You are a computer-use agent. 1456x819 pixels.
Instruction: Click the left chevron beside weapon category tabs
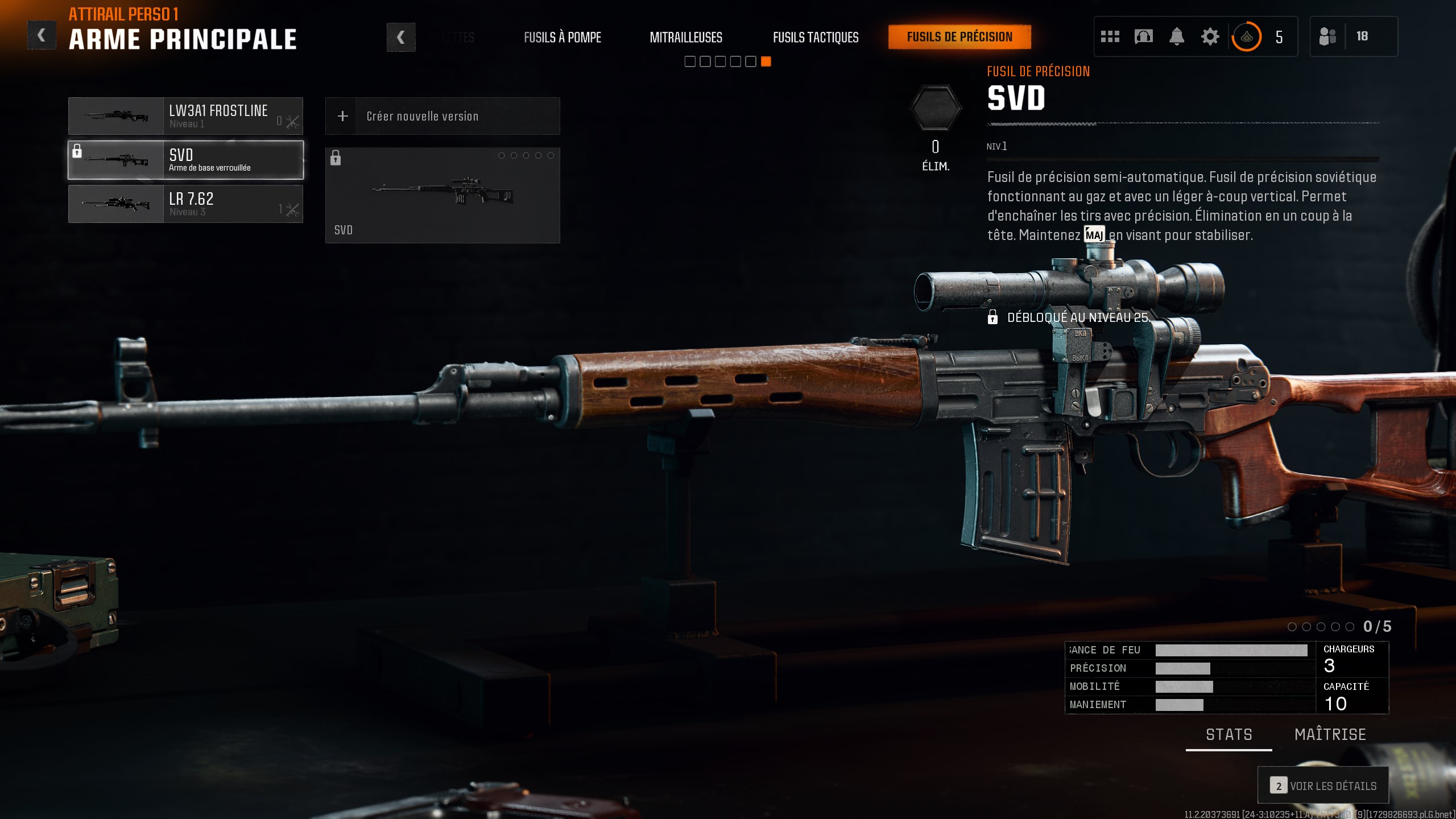click(x=402, y=36)
